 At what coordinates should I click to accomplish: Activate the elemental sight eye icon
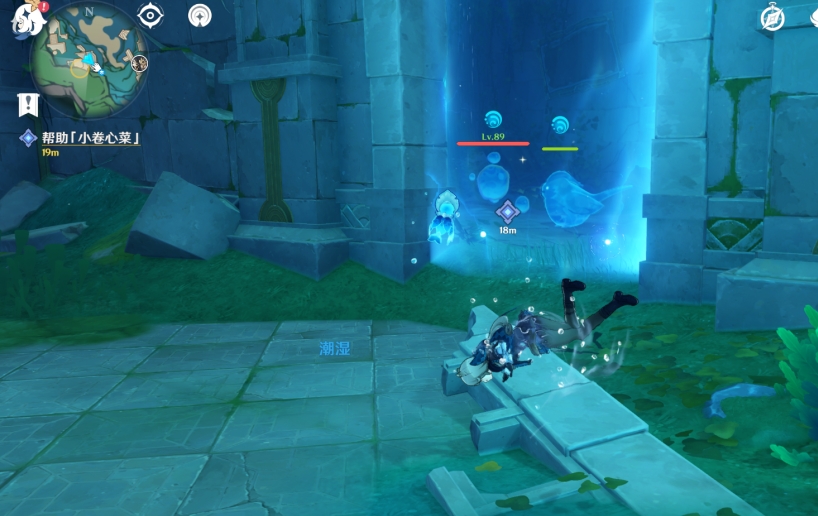point(151,15)
